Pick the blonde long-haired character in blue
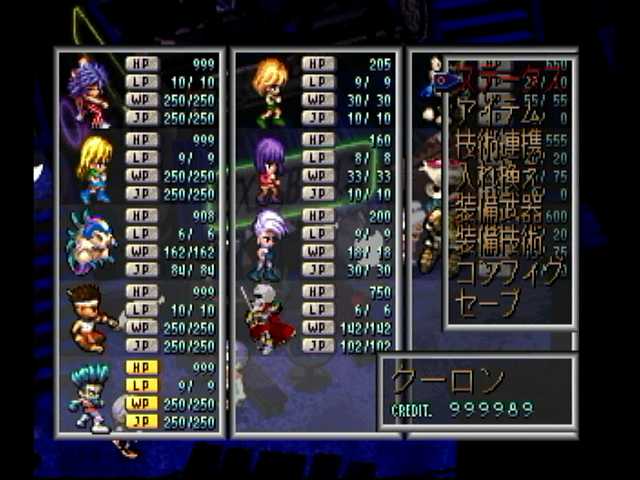 [93, 168]
